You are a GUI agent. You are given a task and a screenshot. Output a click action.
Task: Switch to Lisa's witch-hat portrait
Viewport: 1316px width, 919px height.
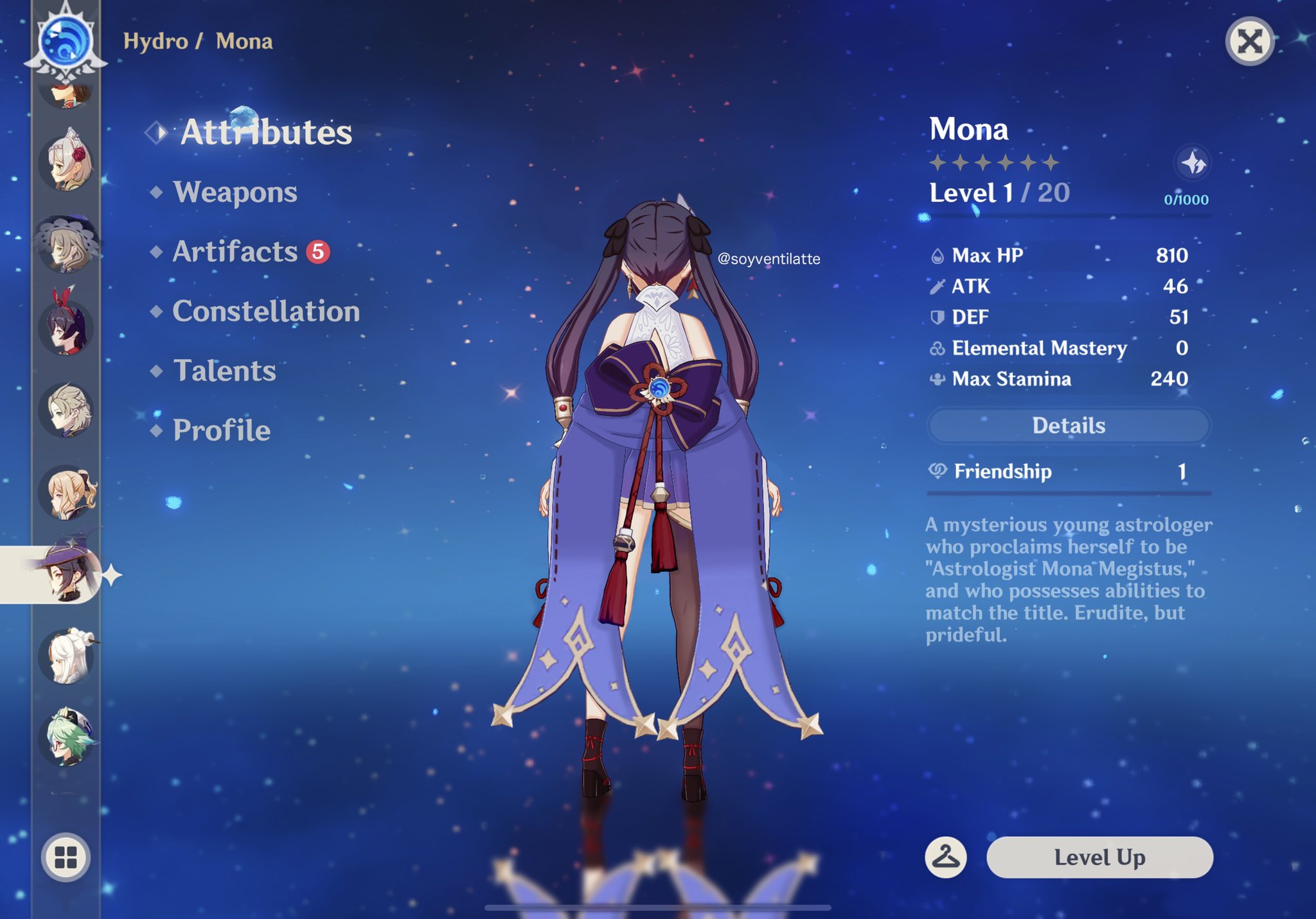(66, 244)
